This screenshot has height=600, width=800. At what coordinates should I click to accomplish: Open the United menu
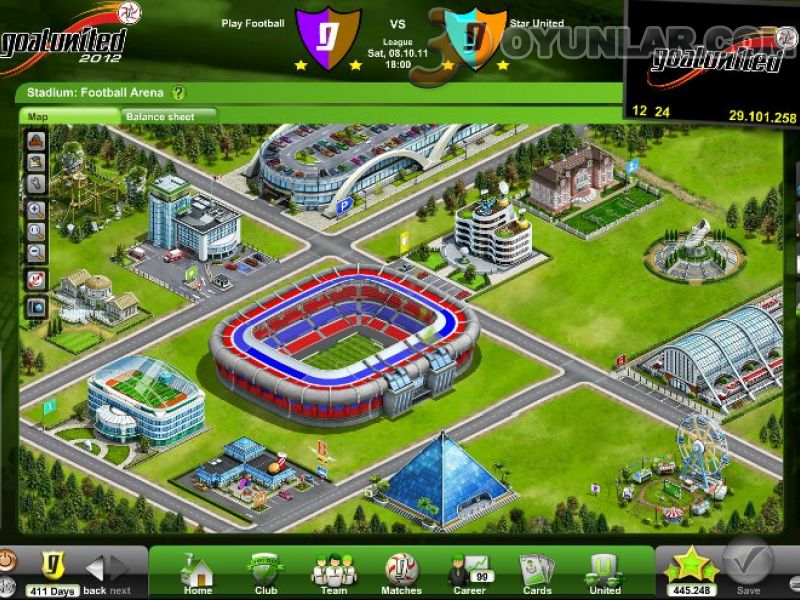click(x=605, y=573)
